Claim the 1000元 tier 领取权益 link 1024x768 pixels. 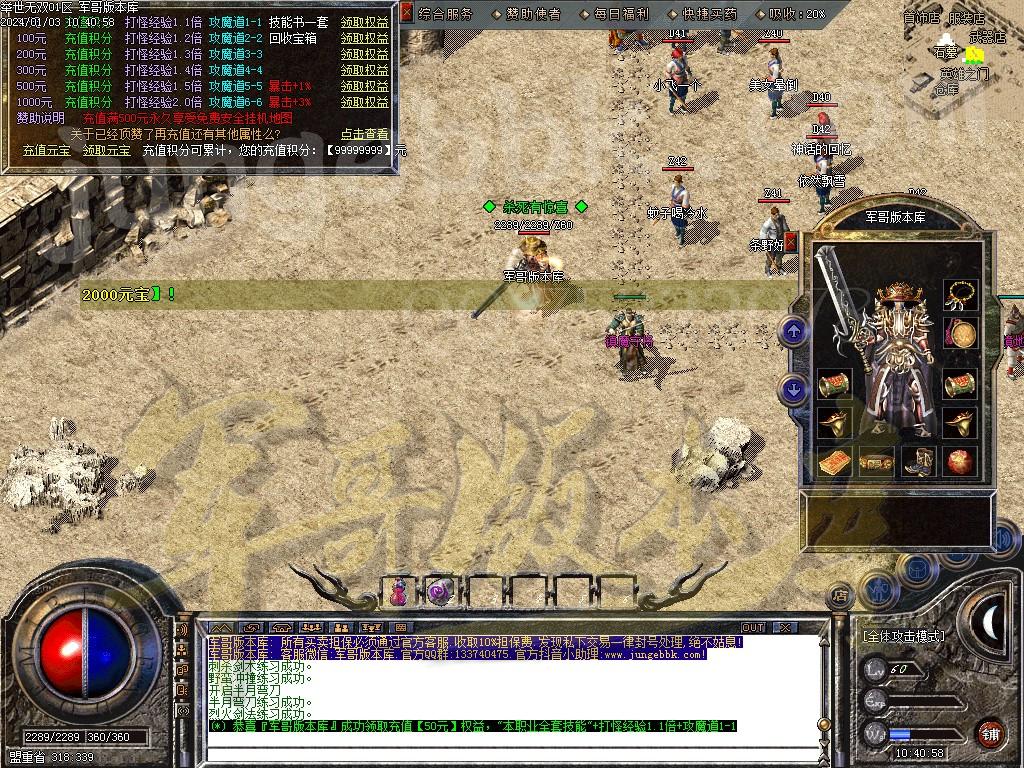pos(364,102)
